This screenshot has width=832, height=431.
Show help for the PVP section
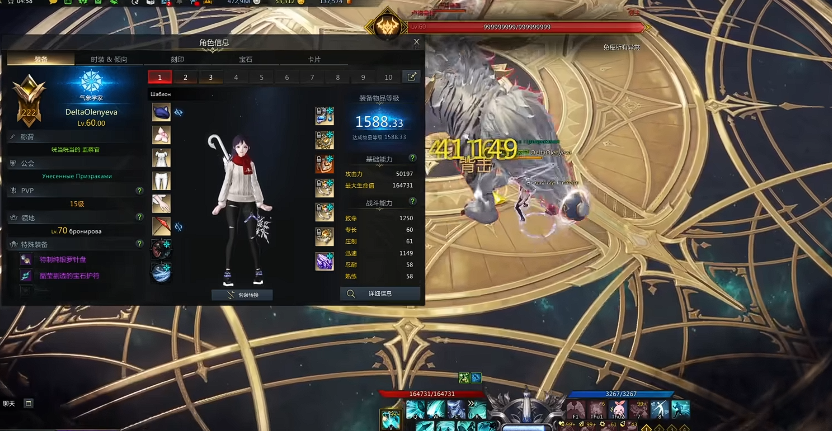coord(139,188)
